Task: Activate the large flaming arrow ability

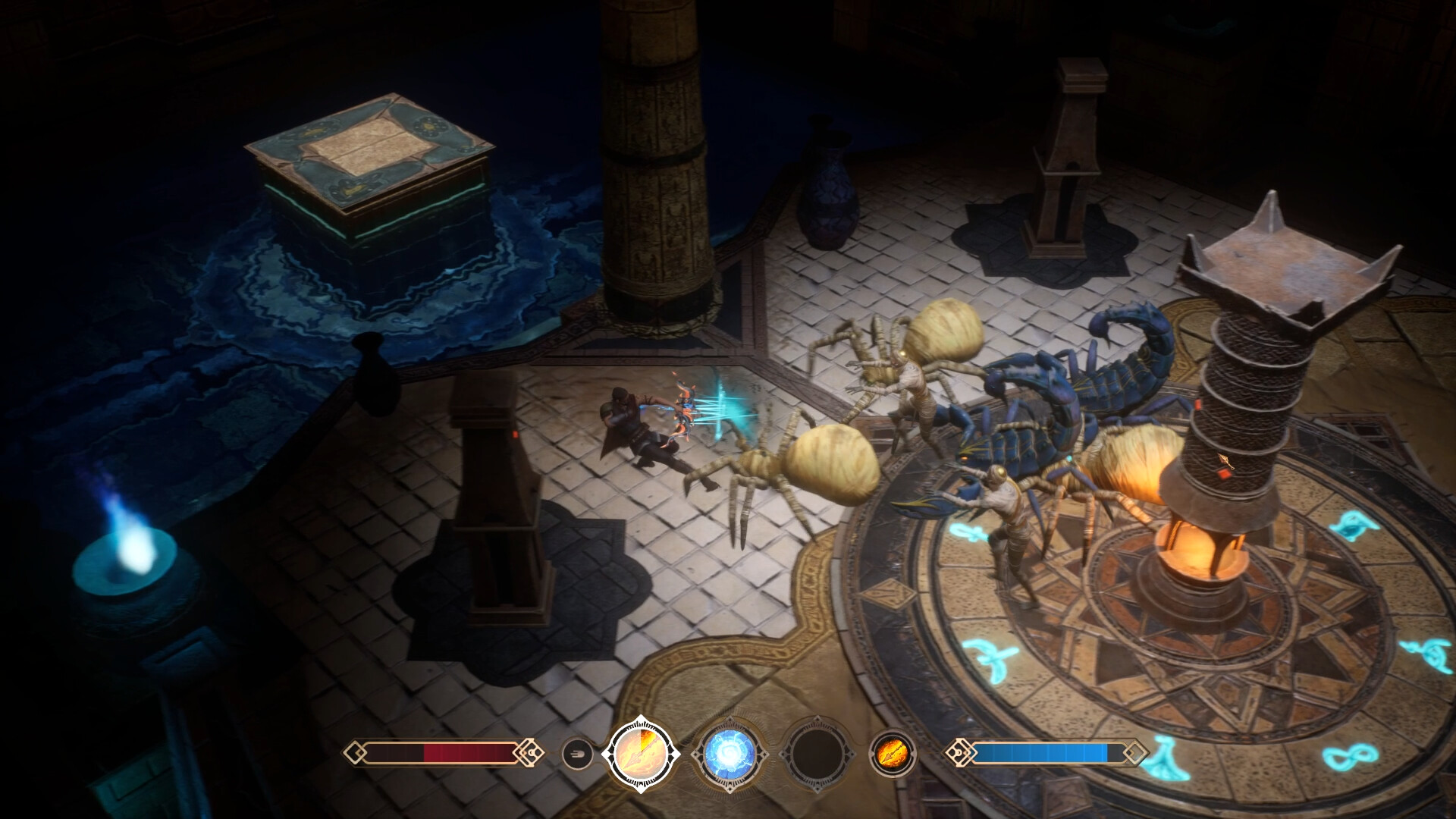Action: pyautogui.click(x=641, y=753)
